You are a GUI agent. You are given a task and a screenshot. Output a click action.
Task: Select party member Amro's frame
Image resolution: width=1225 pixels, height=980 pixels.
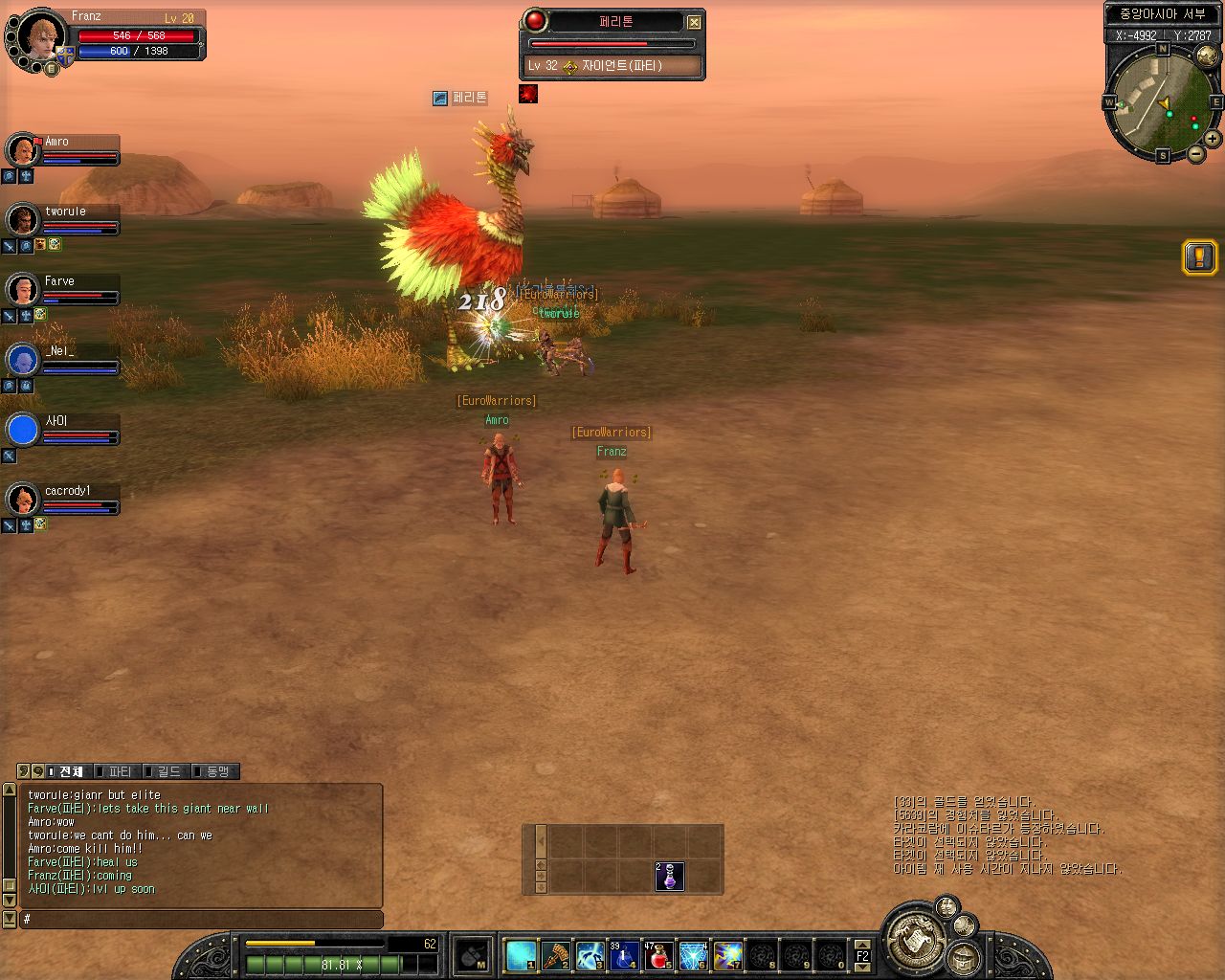tap(63, 151)
